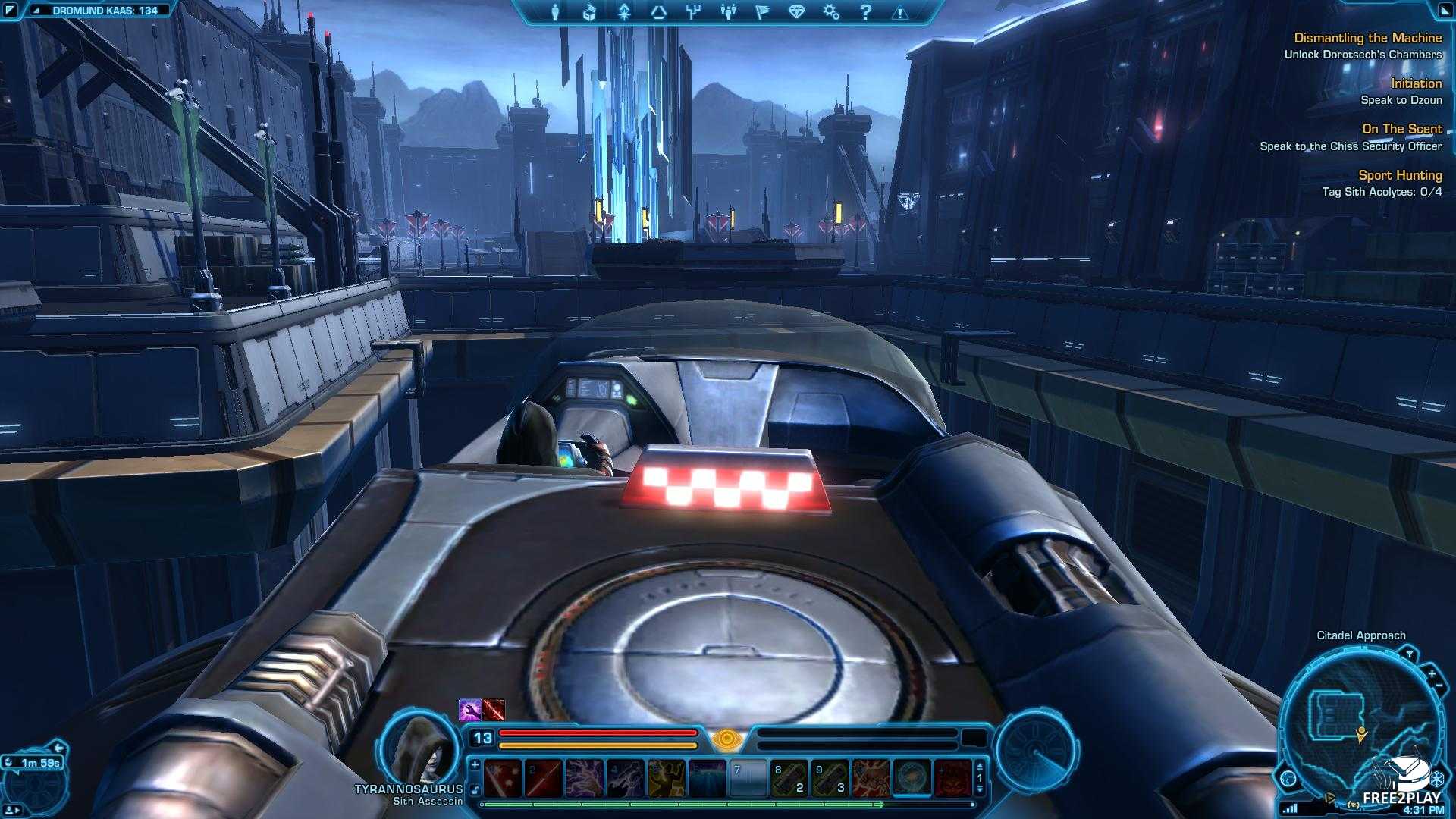The image size is (1456, 819).
Task: Select the Dismantling the Machine quest
Action: 1367,38
